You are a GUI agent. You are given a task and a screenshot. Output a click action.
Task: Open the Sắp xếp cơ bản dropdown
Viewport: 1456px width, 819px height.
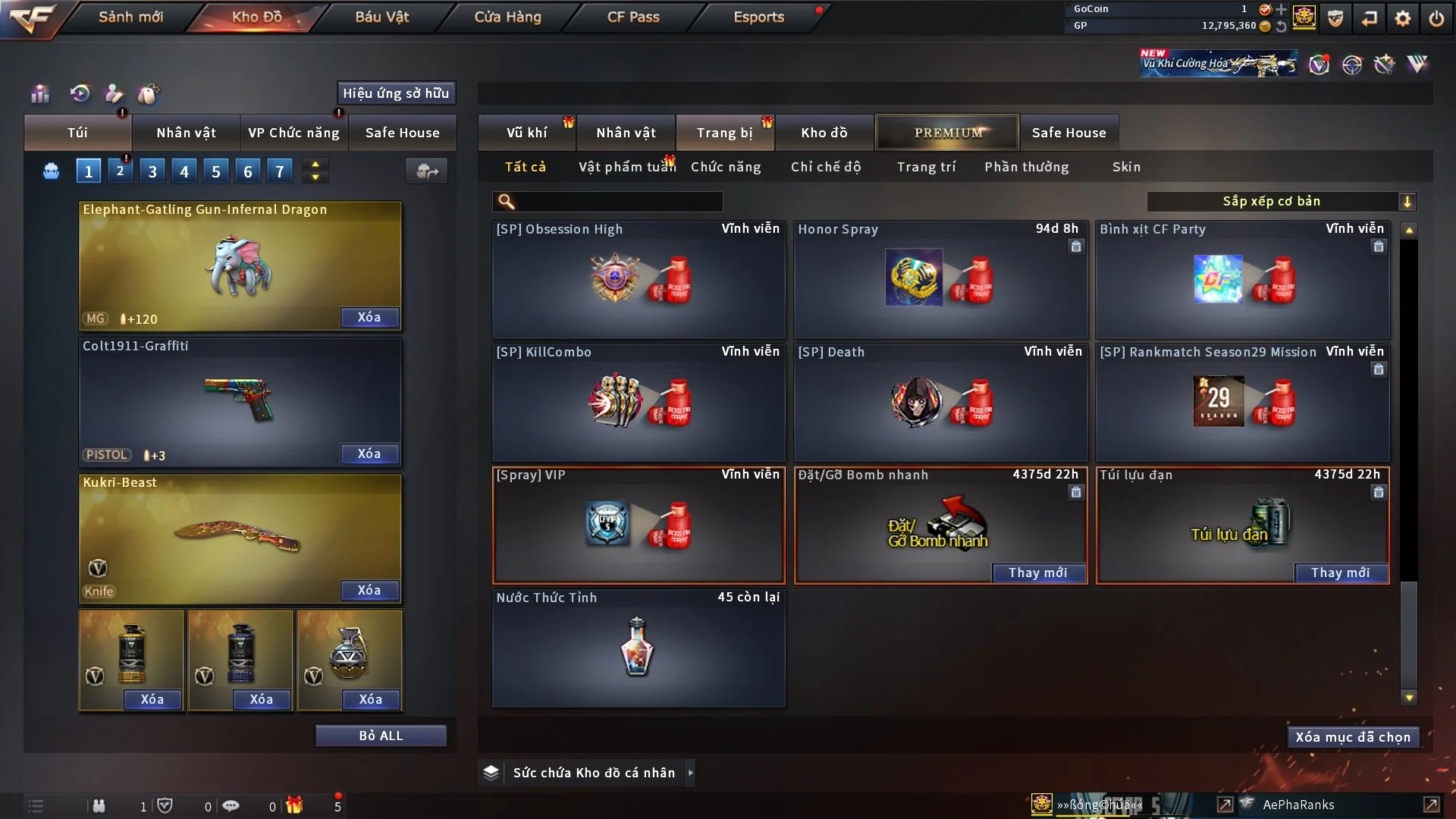pyautogui.click(x=1281, y=202)
